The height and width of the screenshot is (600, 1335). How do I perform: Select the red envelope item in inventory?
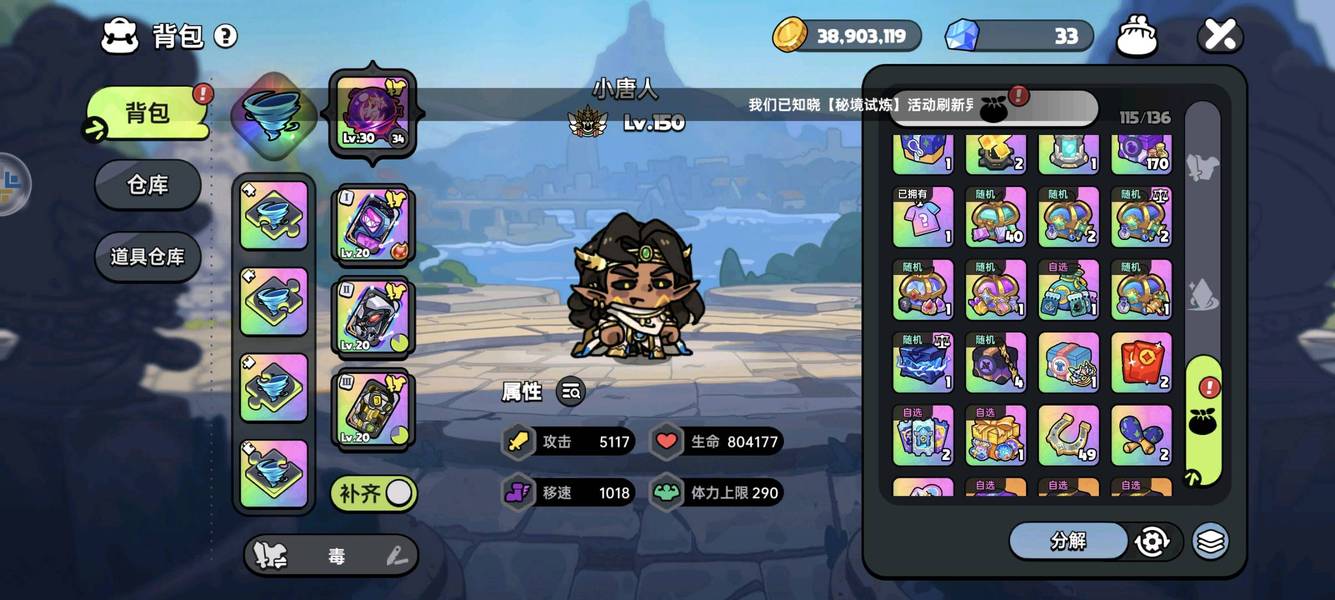coord(1141,362)
